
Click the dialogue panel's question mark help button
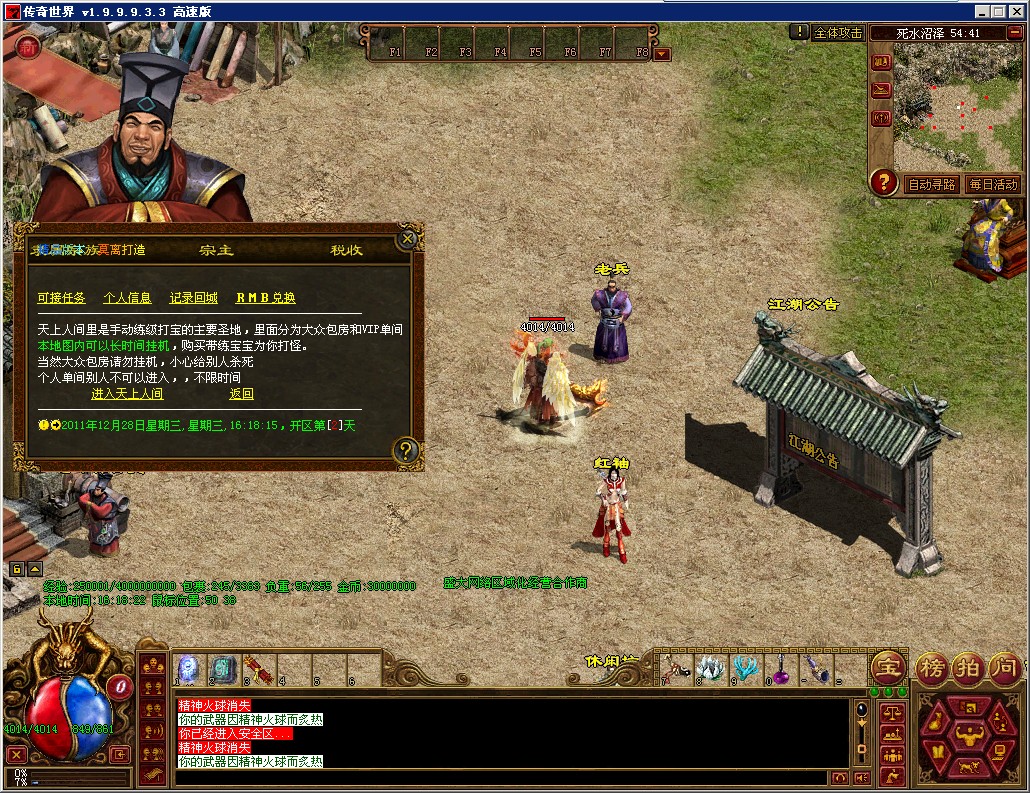point(405,450)
